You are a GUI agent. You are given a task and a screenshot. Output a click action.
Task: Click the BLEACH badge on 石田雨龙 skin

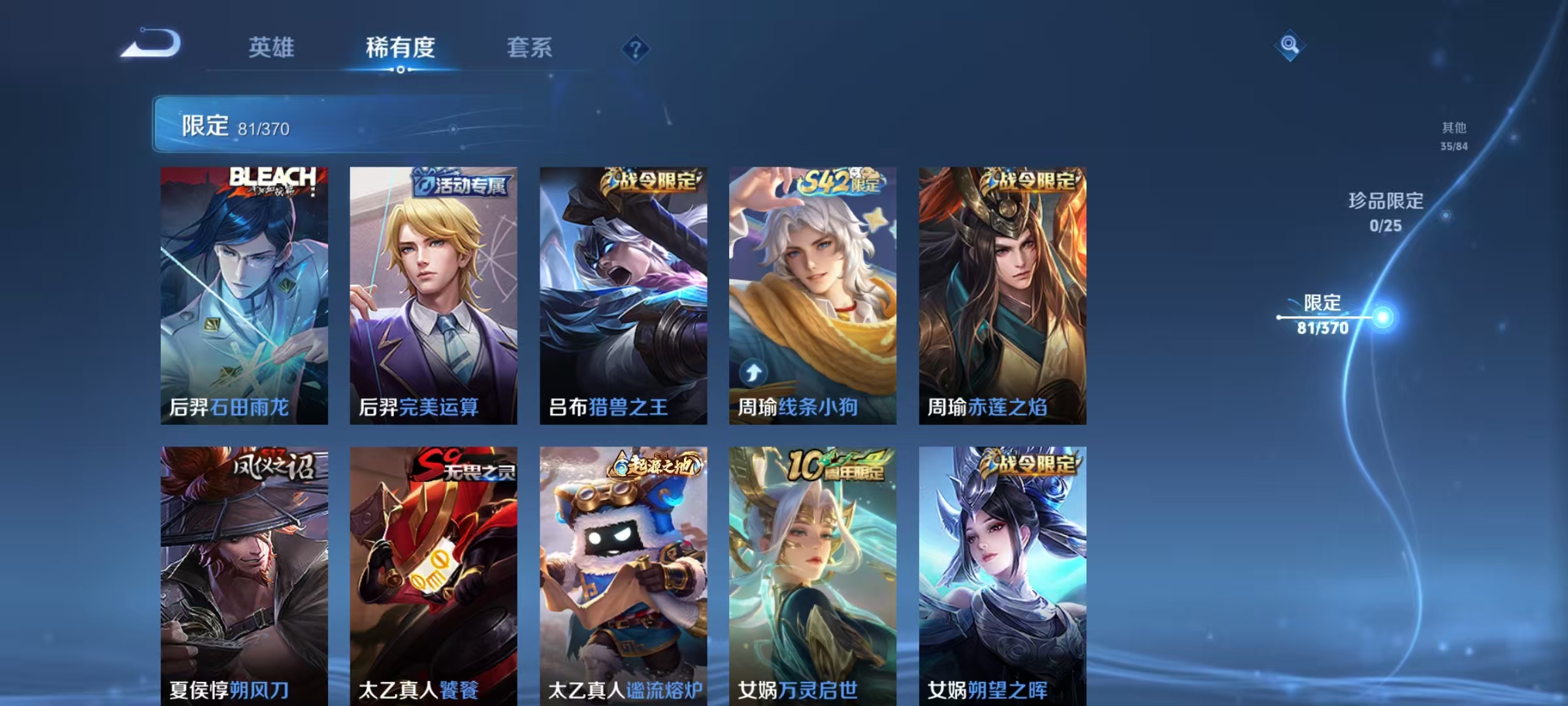[x=271, y=181]
